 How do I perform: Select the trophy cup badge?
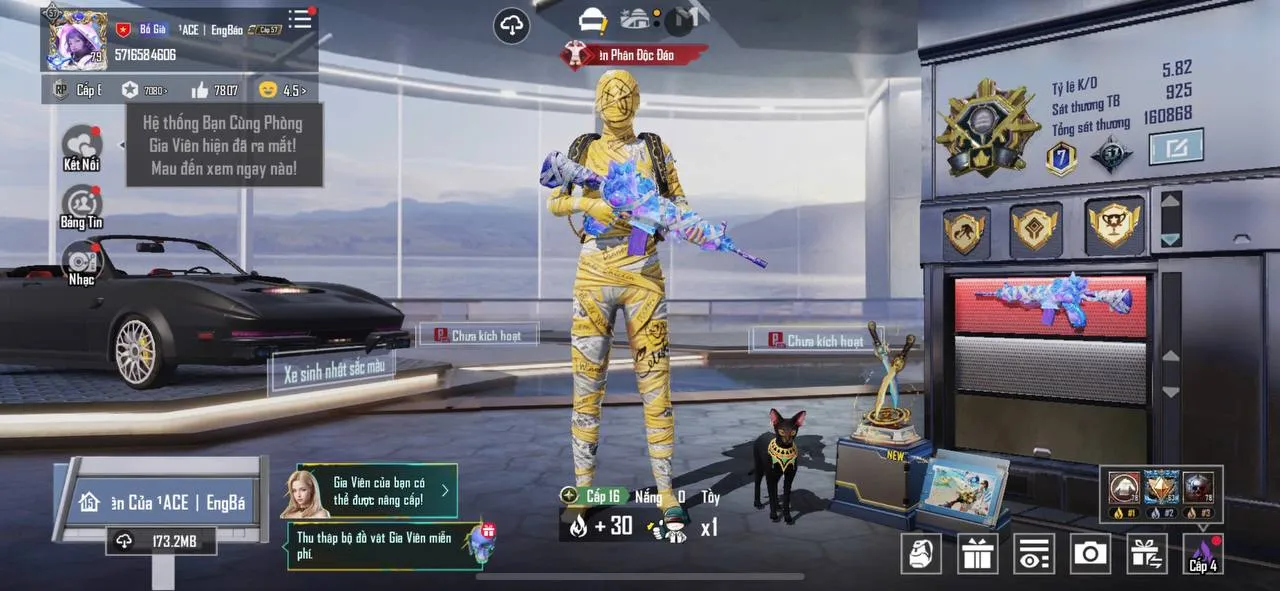tap(1114, 226)
